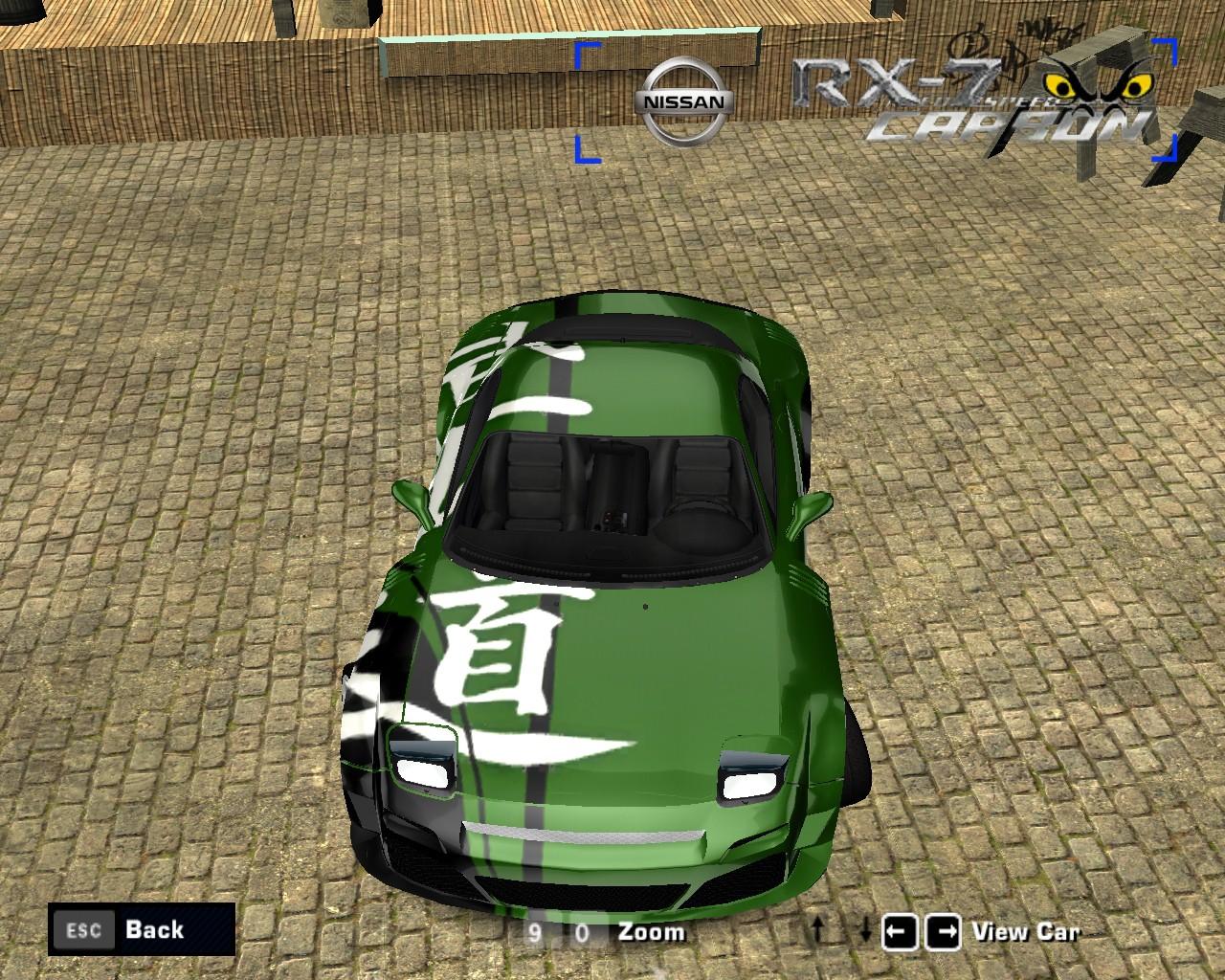The height and width of the screenshot is (980, 1225).
Task: Click the up arrow view icon
Action: click(818, 929)
